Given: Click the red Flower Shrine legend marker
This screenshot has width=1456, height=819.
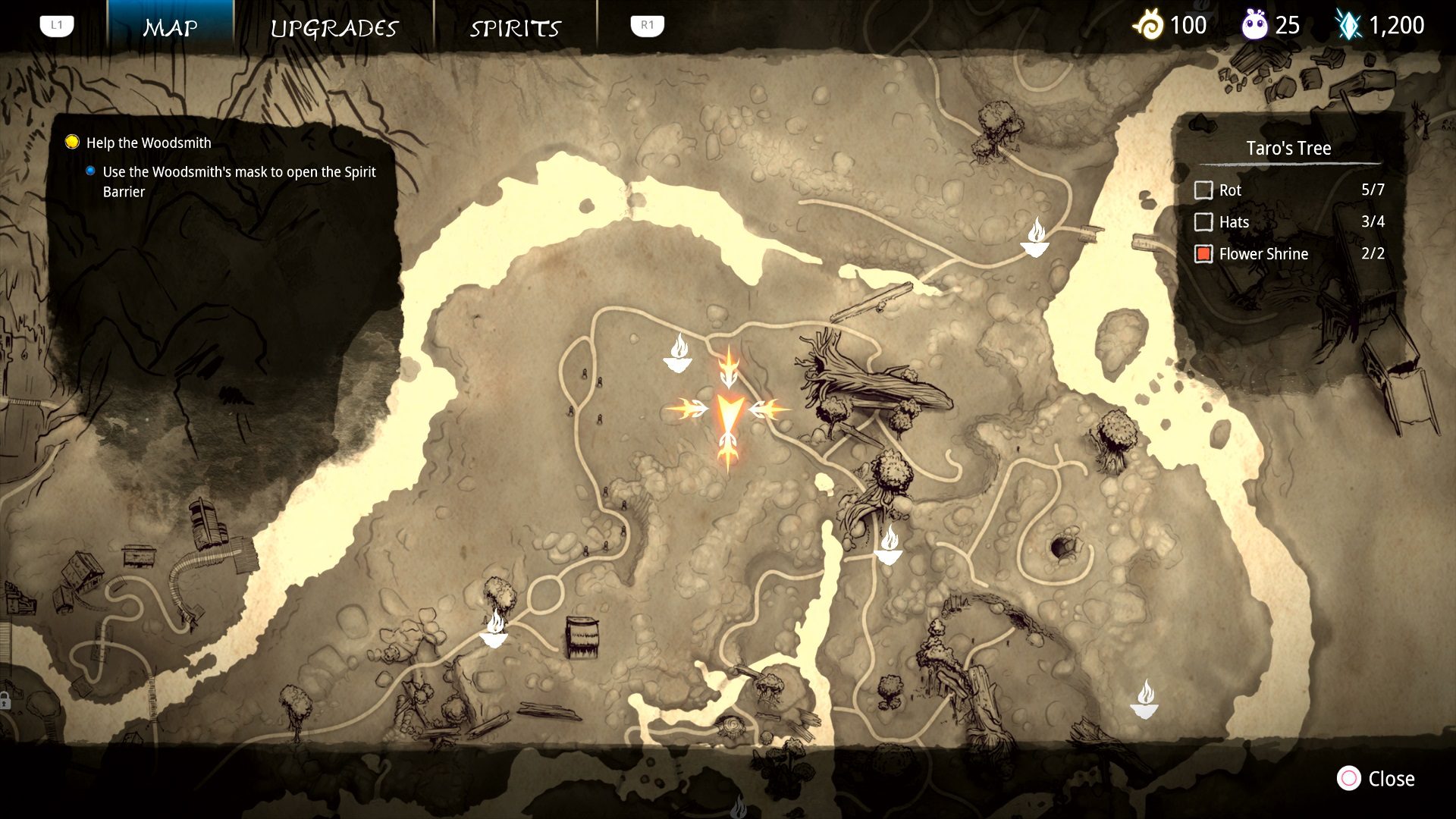Looking at the screenshot, I should click(1204, 254).
